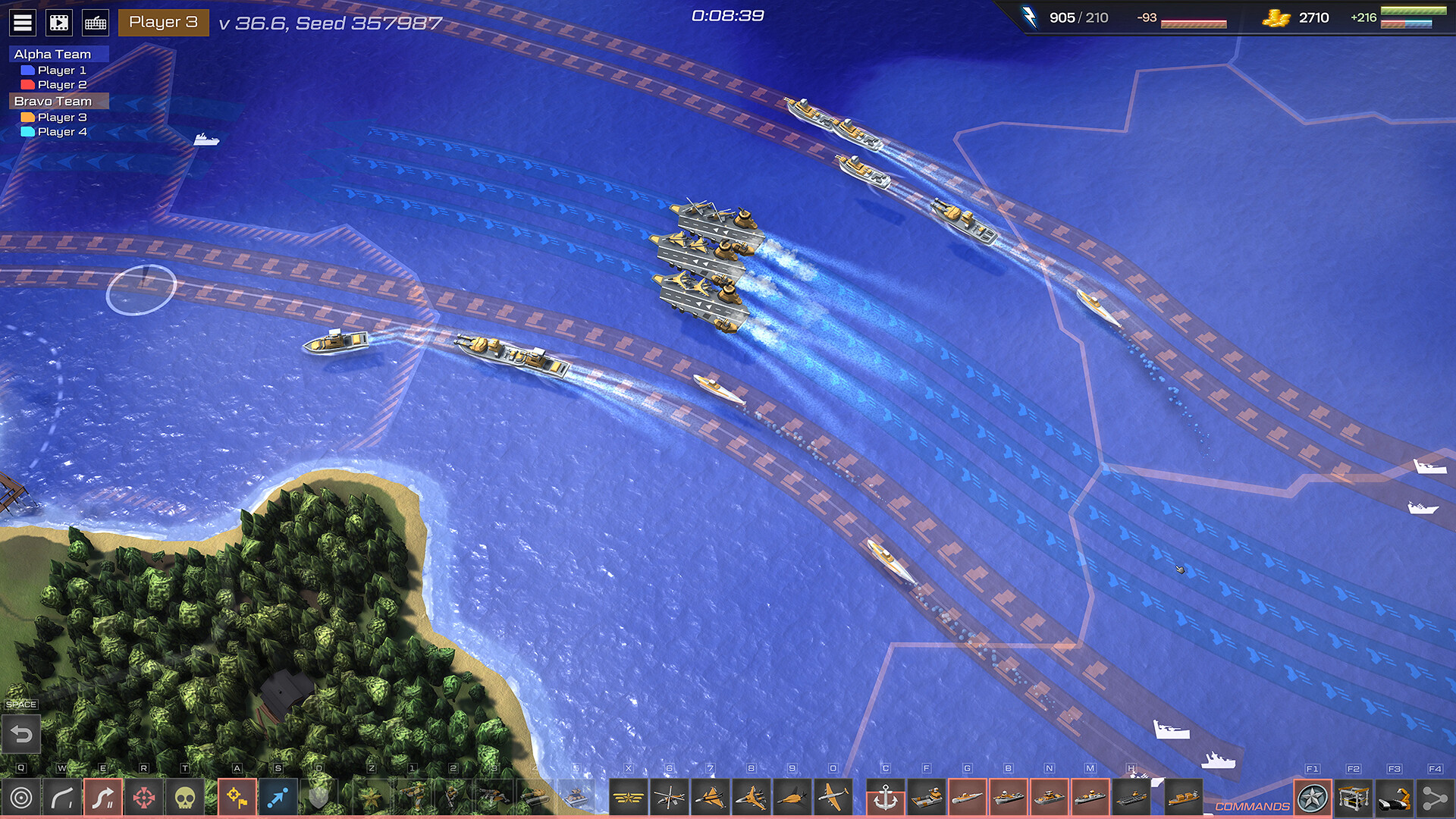Image resolution: width=1456 pixels, height=819 pixels.
Task: Toggle the shield defensive stance command
Action: (318, 798)
